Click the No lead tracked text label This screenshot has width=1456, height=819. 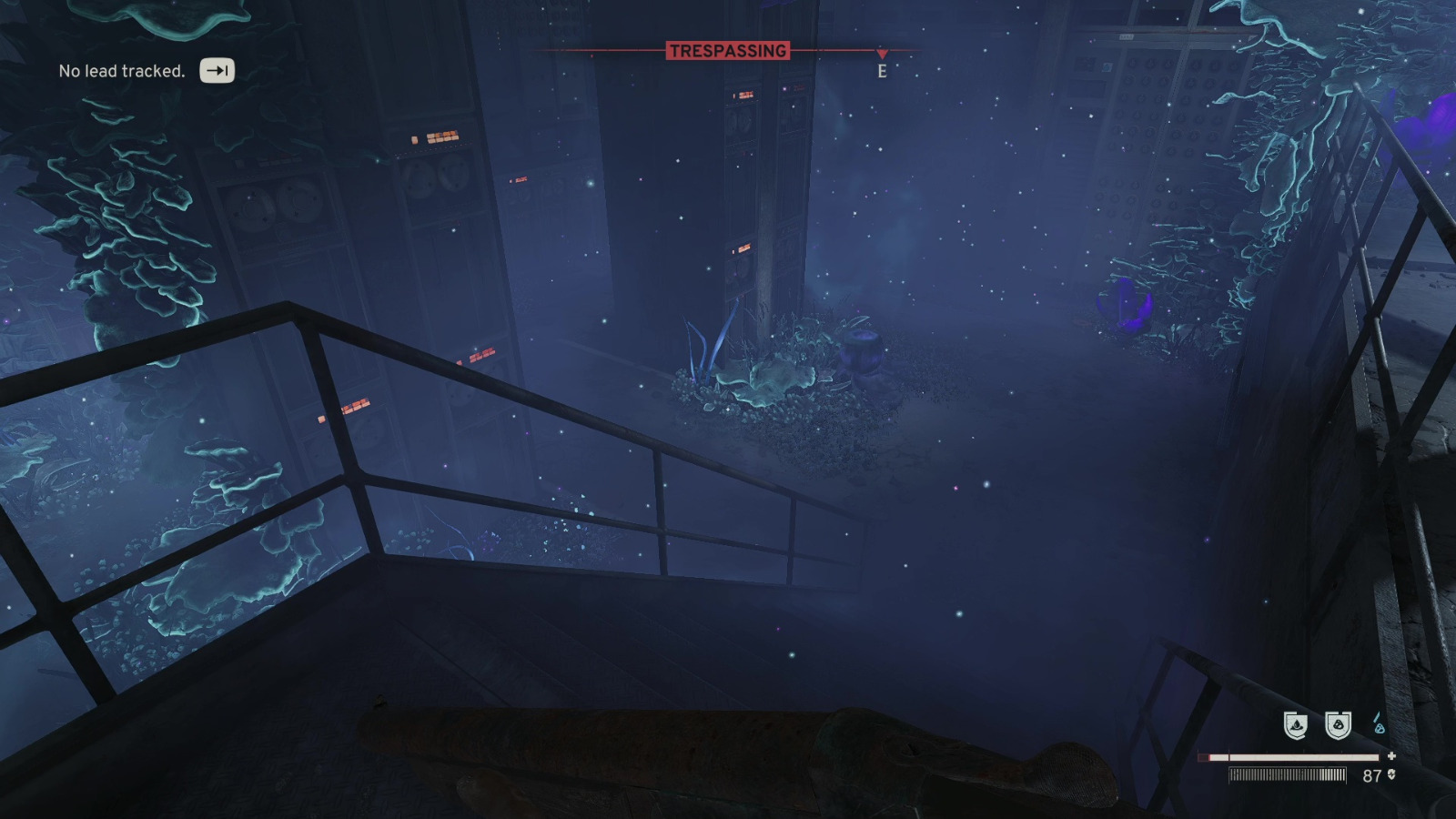point(121,69)
